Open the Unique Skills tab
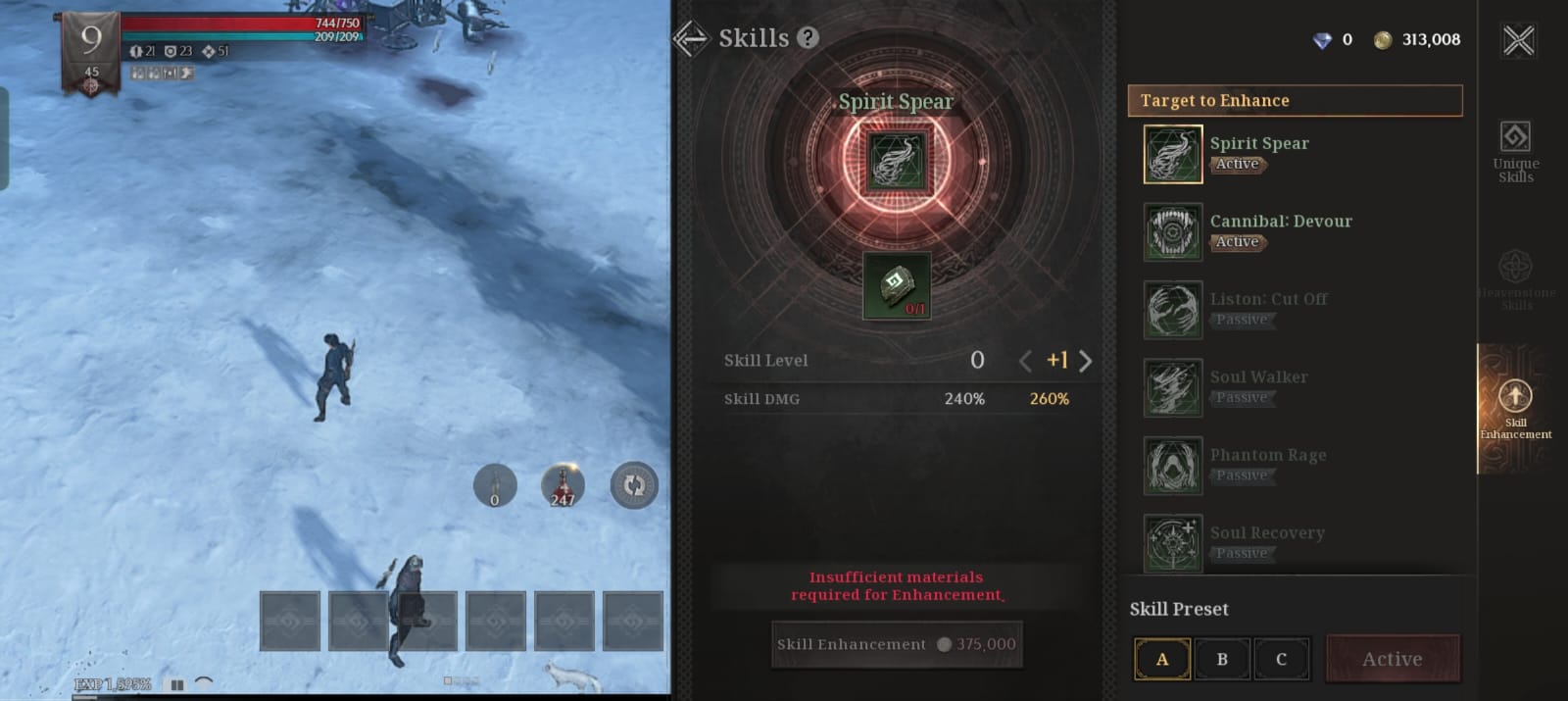Image resolution: width=1568 pixels, height=701 pixels. tap(1515, 150)
